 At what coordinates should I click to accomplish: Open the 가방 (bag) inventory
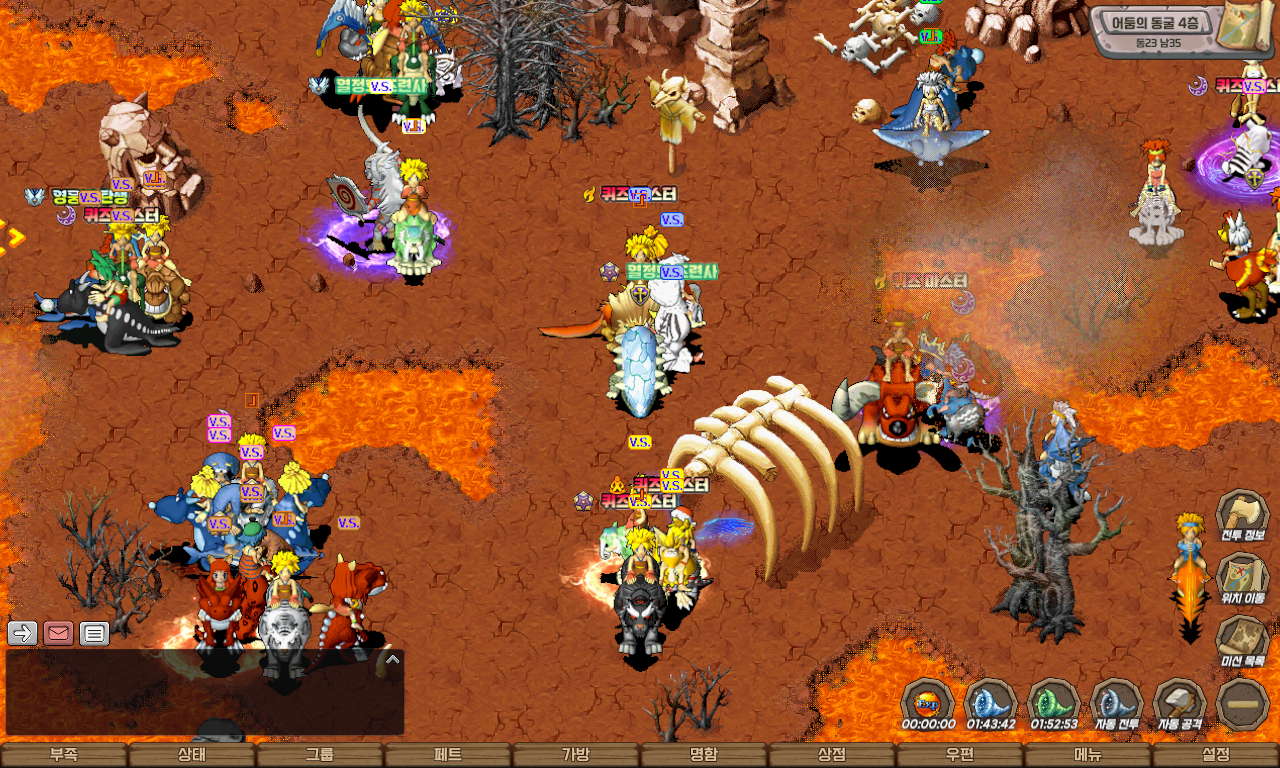(576, 755)
